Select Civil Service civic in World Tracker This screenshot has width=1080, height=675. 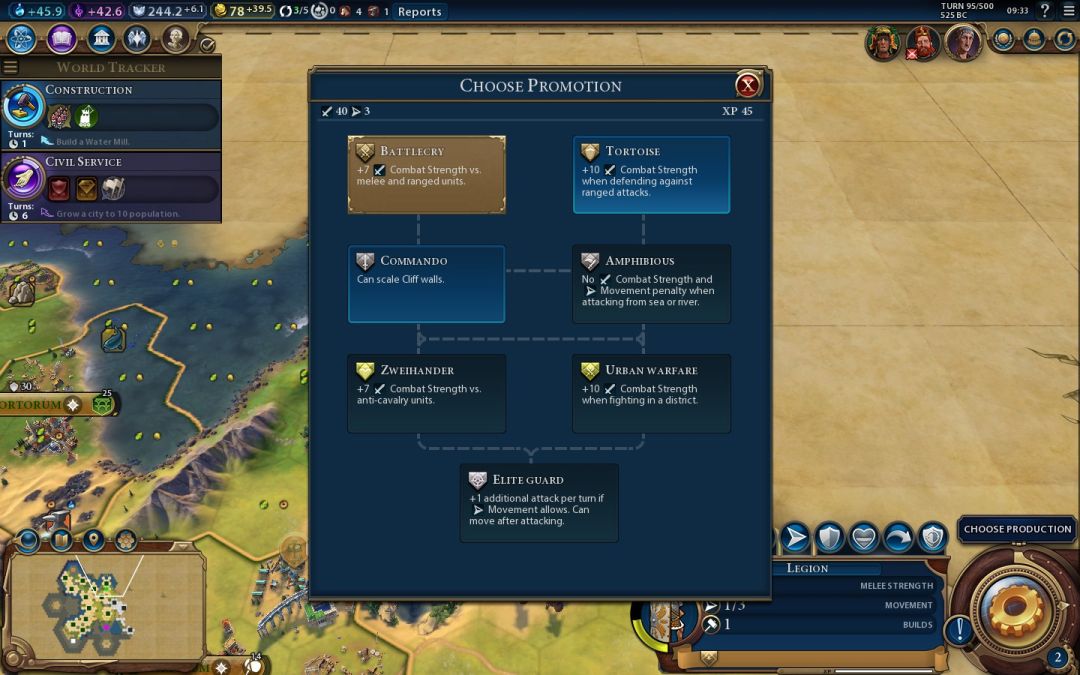pos(110,185)
